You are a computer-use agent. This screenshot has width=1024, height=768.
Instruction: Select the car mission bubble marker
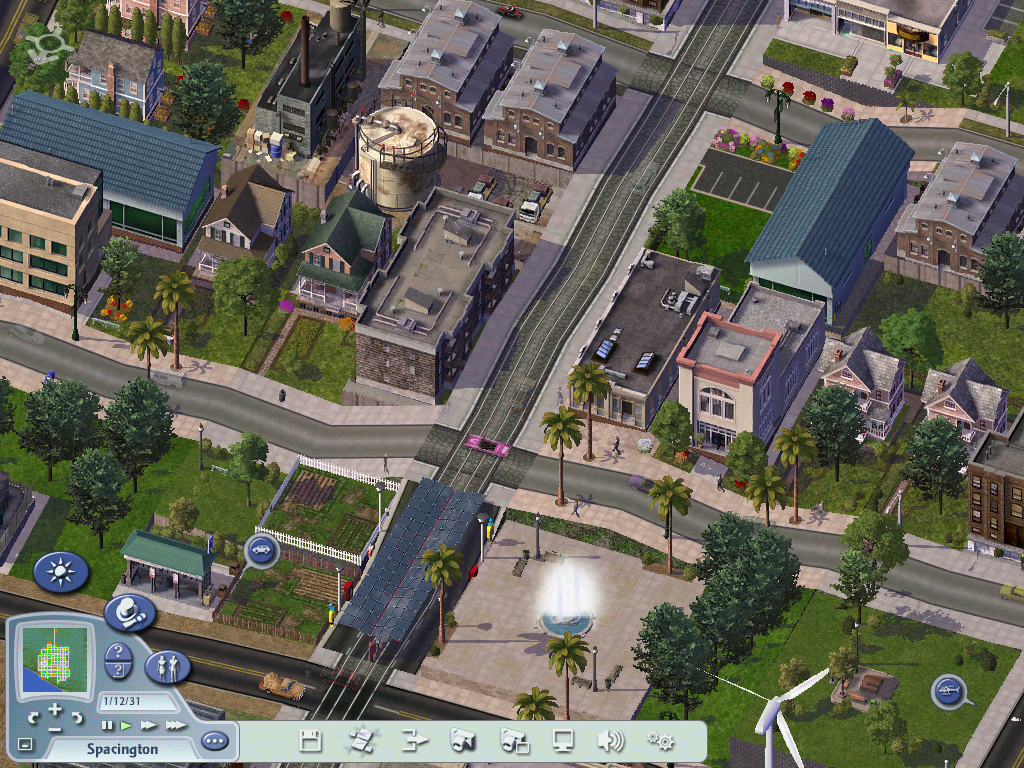pos(262,550)
